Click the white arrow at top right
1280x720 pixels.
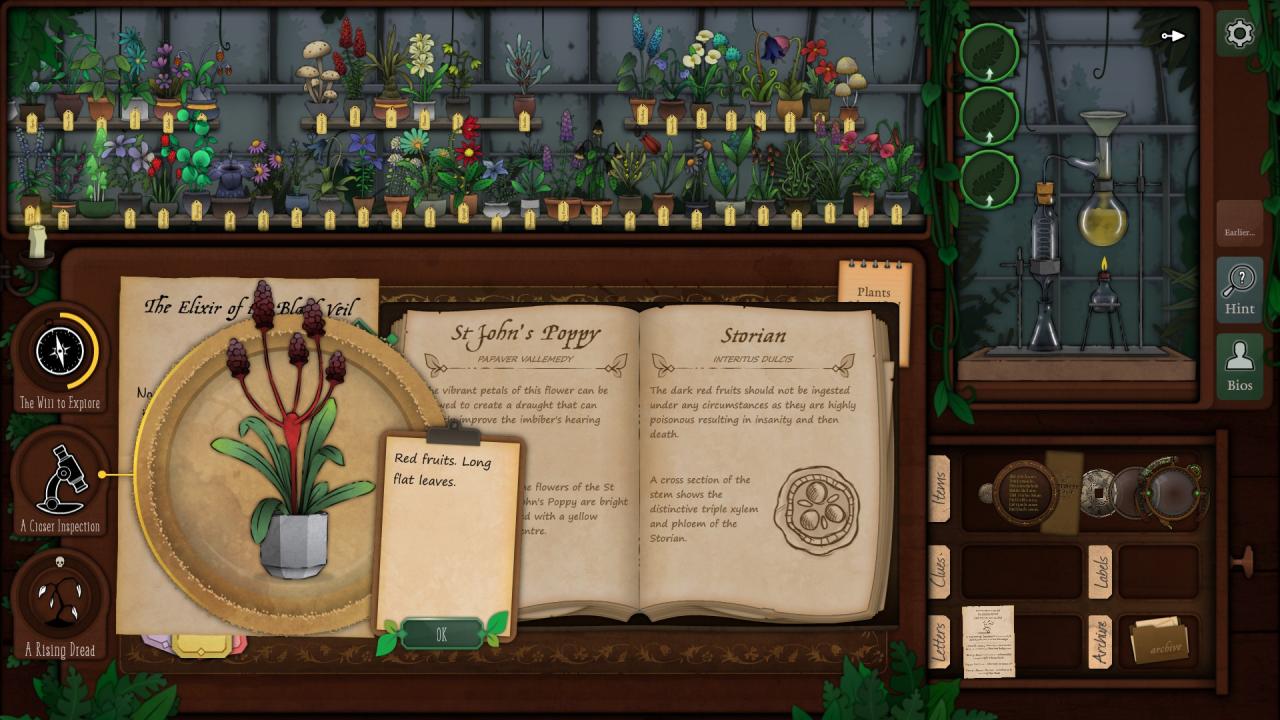(x=1173, y=36)
